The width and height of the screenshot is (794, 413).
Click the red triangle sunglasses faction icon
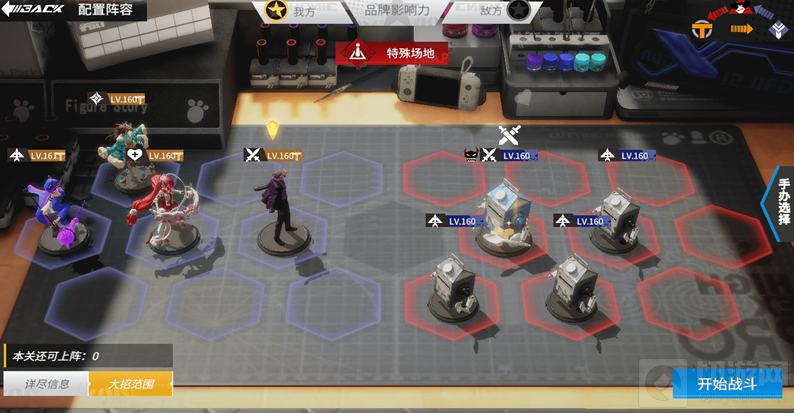pyautogui.click(x=740, y=9)
